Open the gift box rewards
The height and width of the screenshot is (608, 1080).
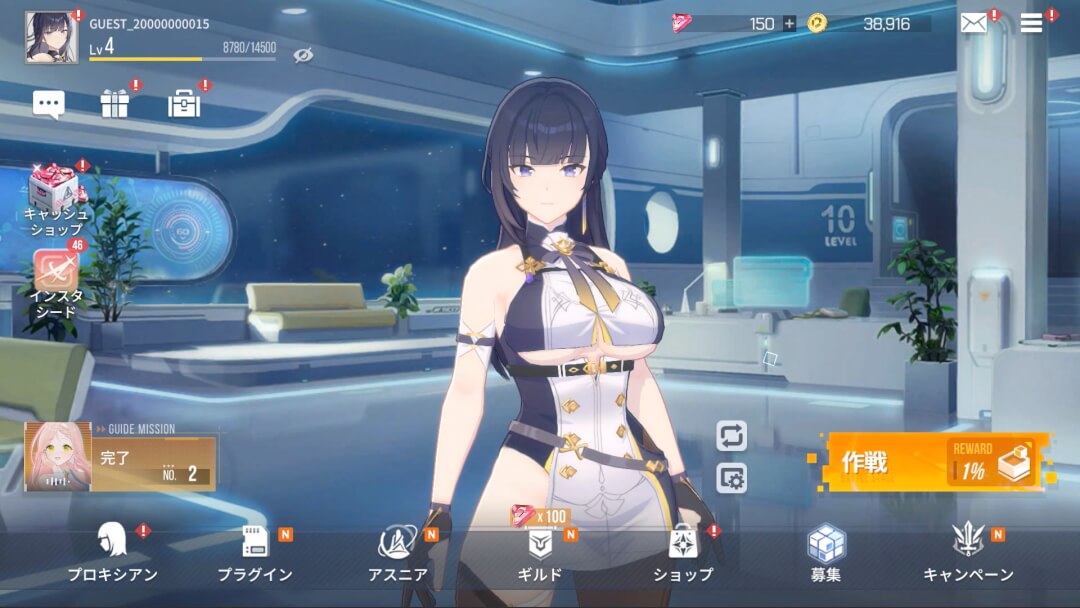coord(115,104)
